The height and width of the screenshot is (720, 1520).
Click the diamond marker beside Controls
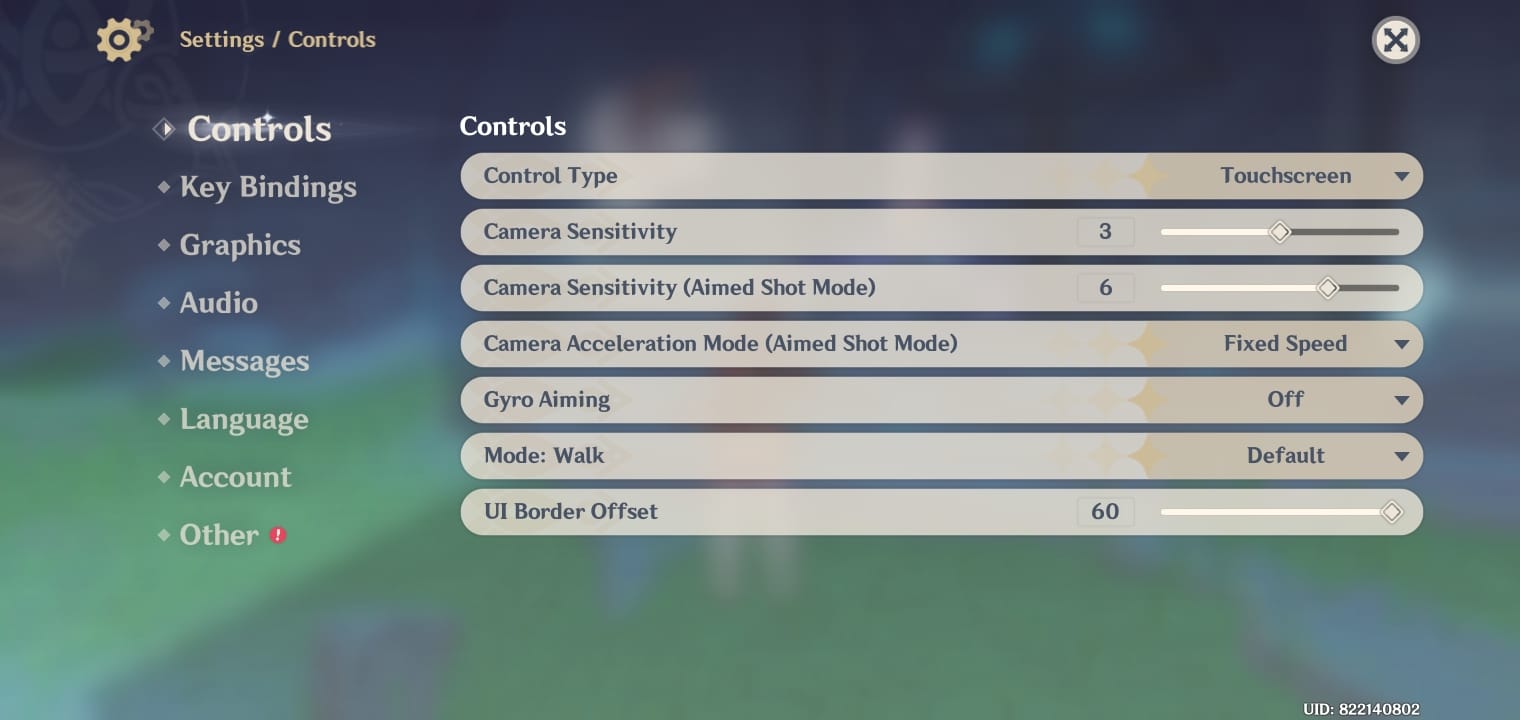tap(164, 128)
